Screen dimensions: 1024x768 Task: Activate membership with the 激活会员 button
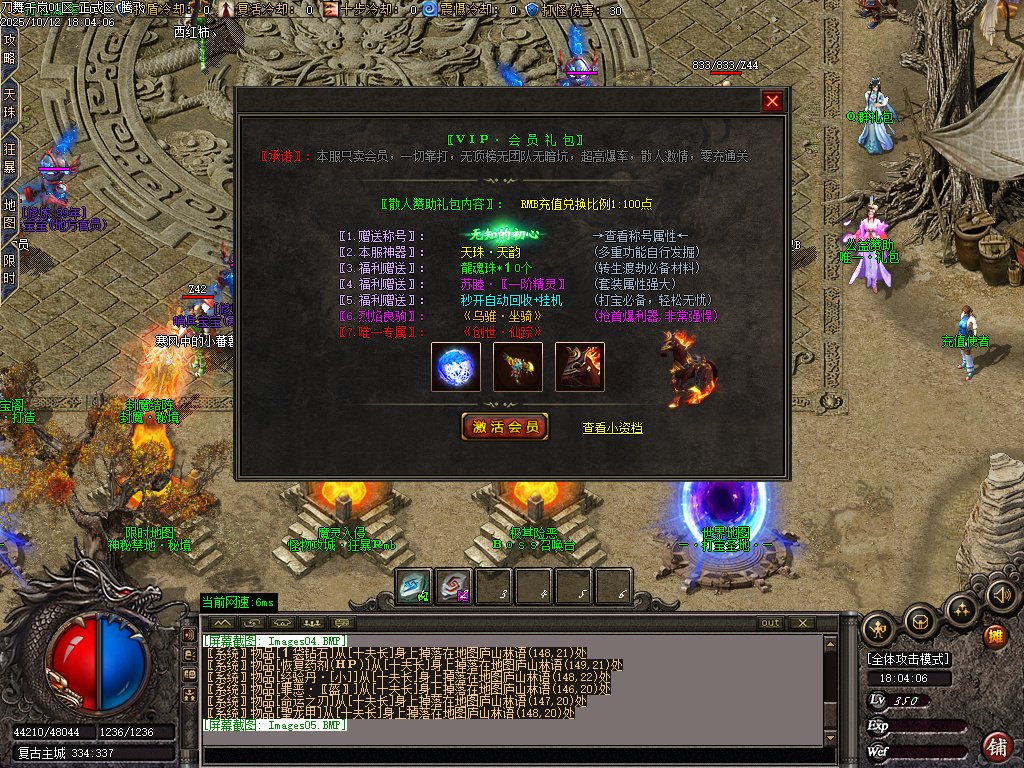(x=506, y=427)
